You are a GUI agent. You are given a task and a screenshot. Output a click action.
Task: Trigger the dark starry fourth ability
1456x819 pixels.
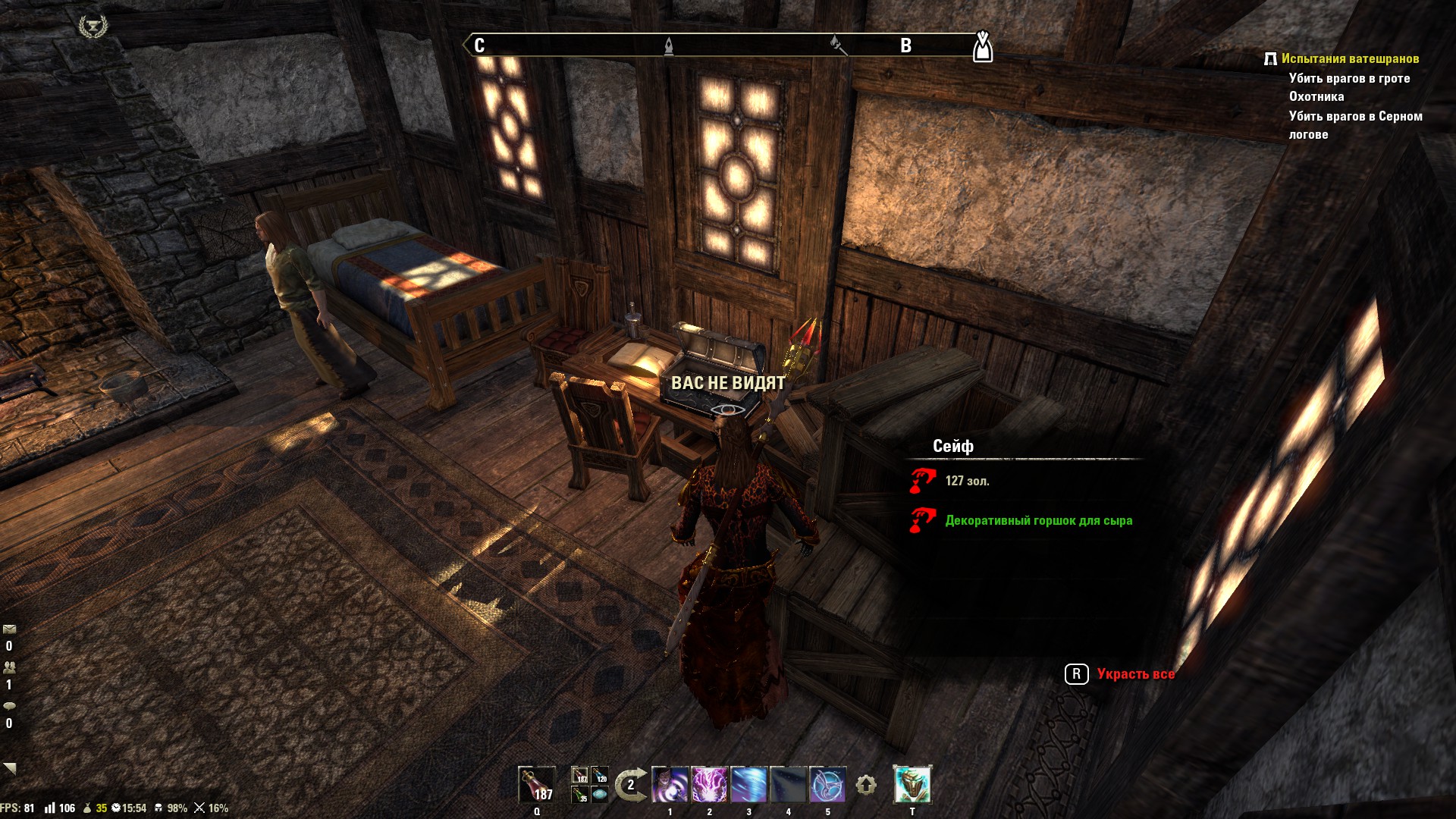(788, 785)
